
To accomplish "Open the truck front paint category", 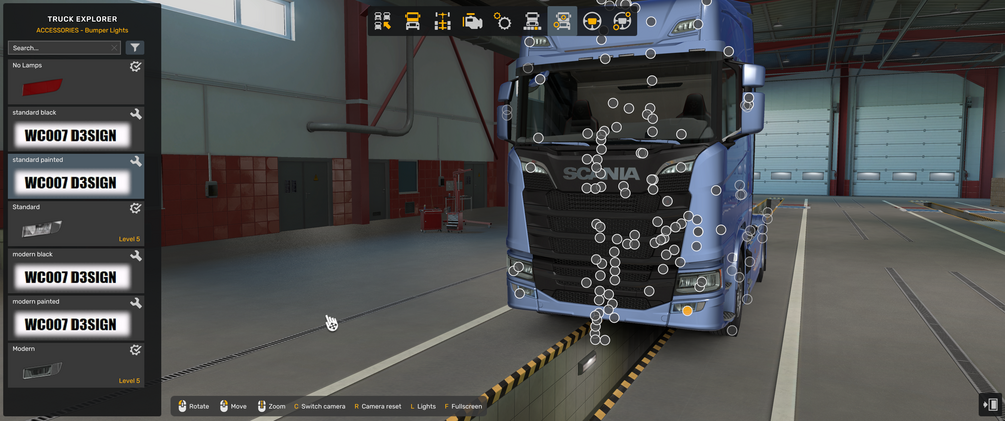I will (532, 21).
